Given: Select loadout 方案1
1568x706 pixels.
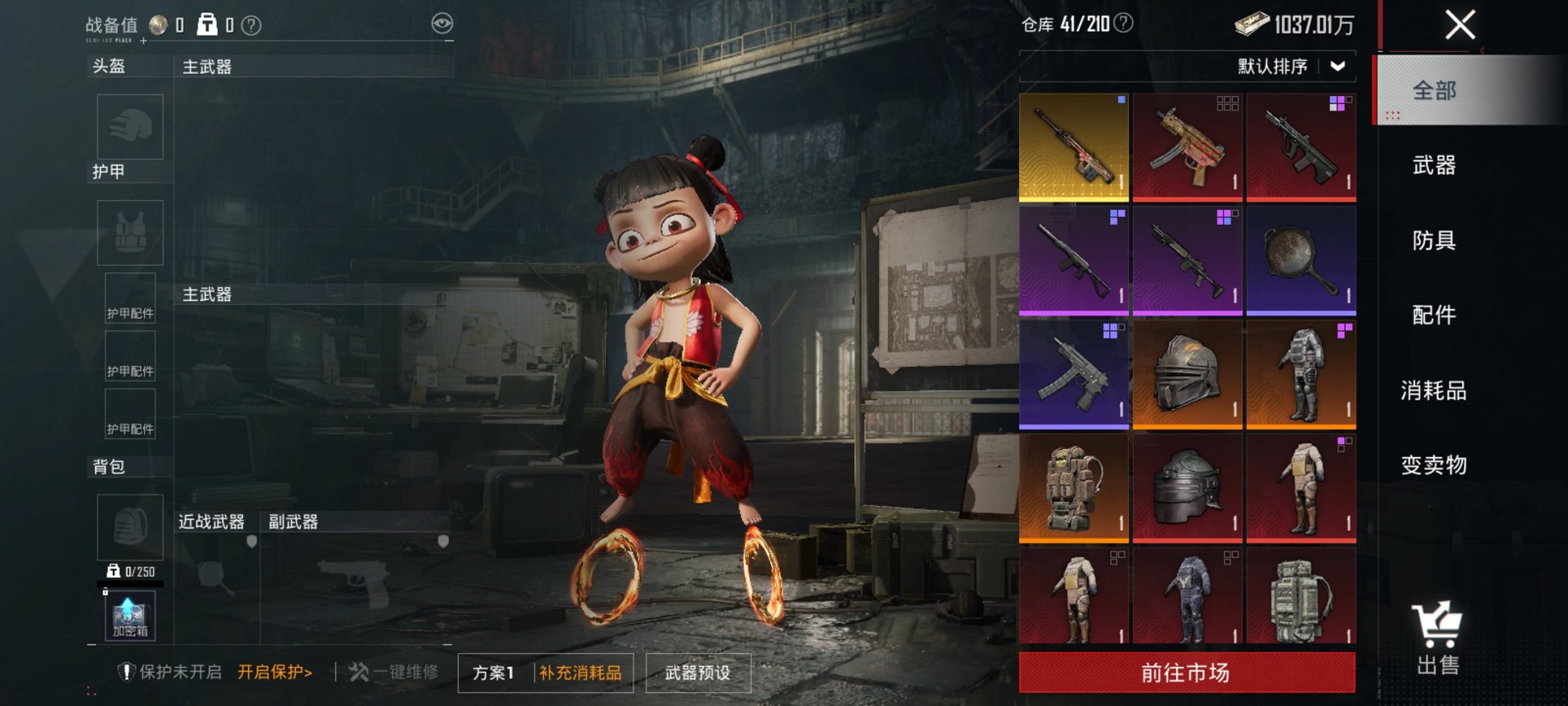Looking at the screenshot, I should (493, 673).
